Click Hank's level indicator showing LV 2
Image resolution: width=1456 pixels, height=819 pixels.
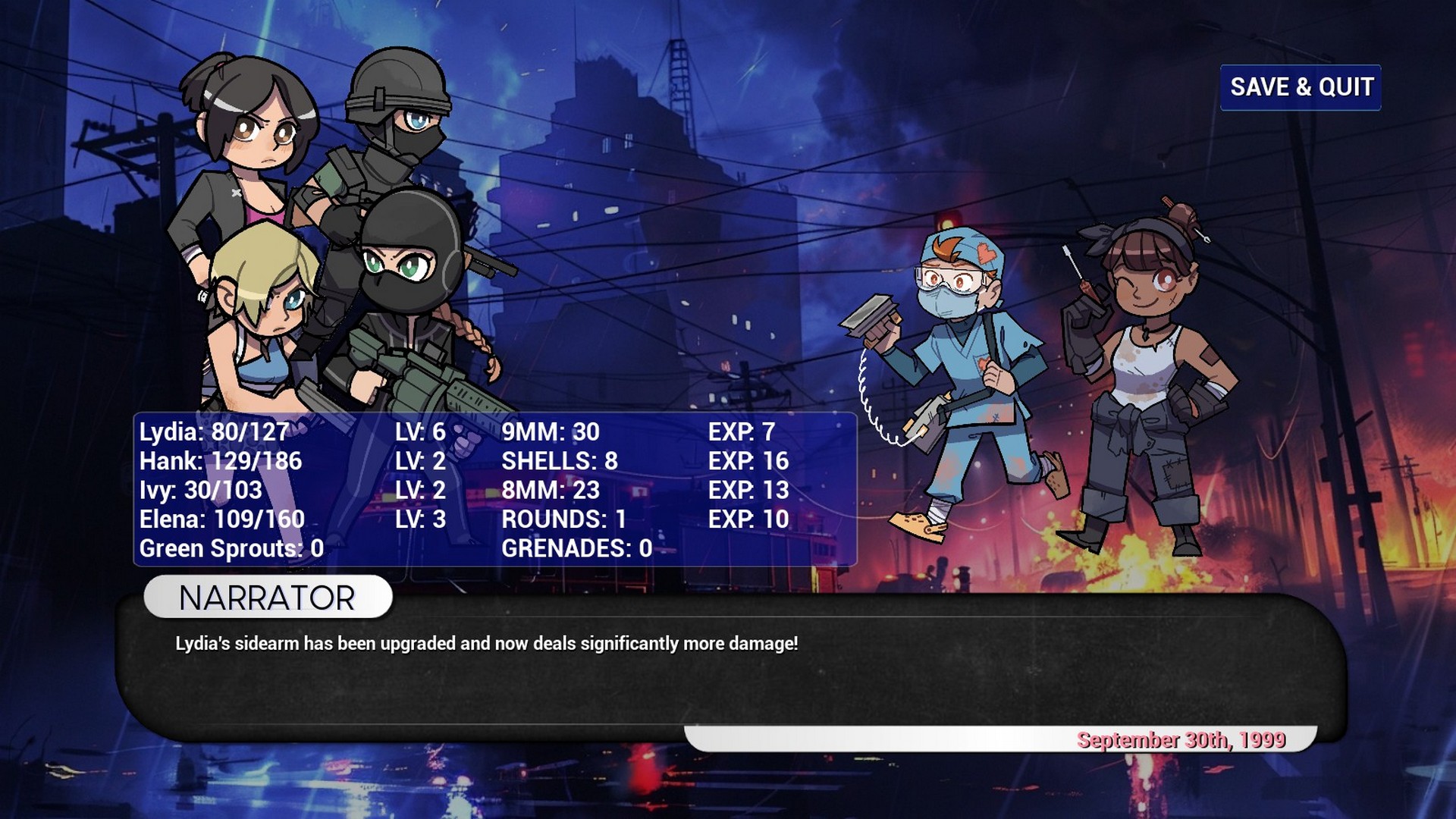(423, 461)
